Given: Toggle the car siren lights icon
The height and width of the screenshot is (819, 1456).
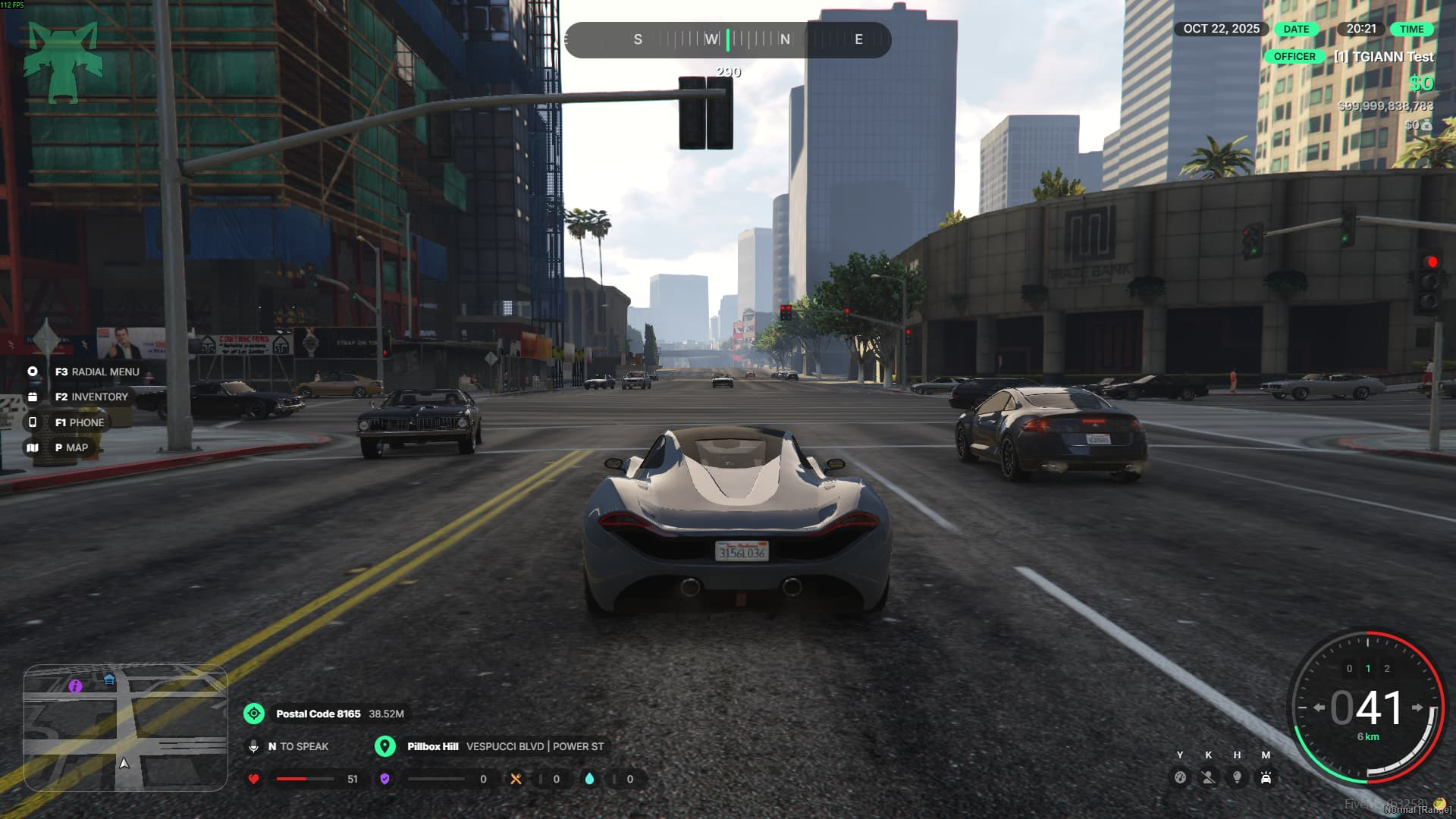Looking at the screenshot, I should (1266, 777).
